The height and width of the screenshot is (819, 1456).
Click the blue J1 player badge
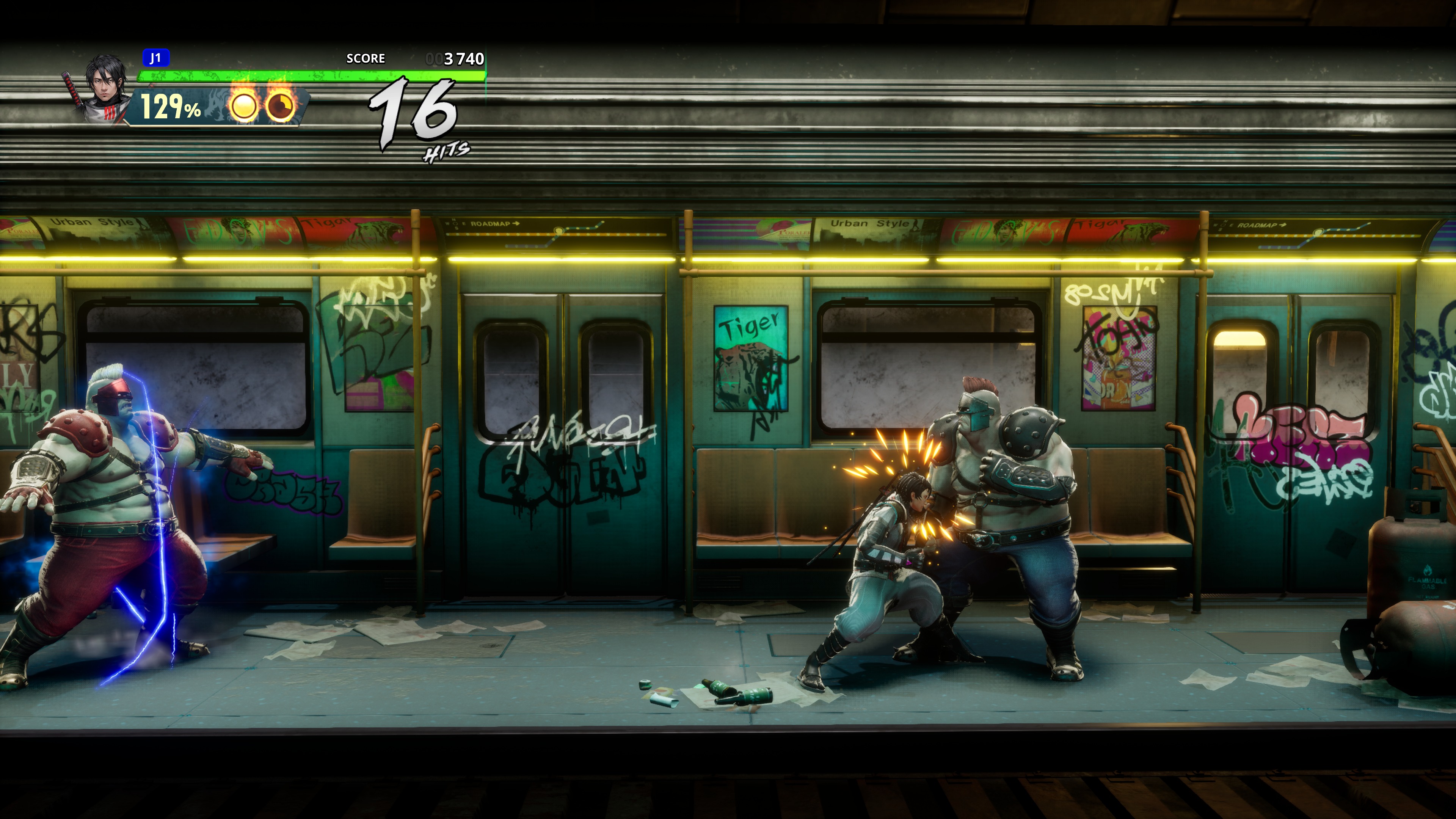(x=155, y=58)
